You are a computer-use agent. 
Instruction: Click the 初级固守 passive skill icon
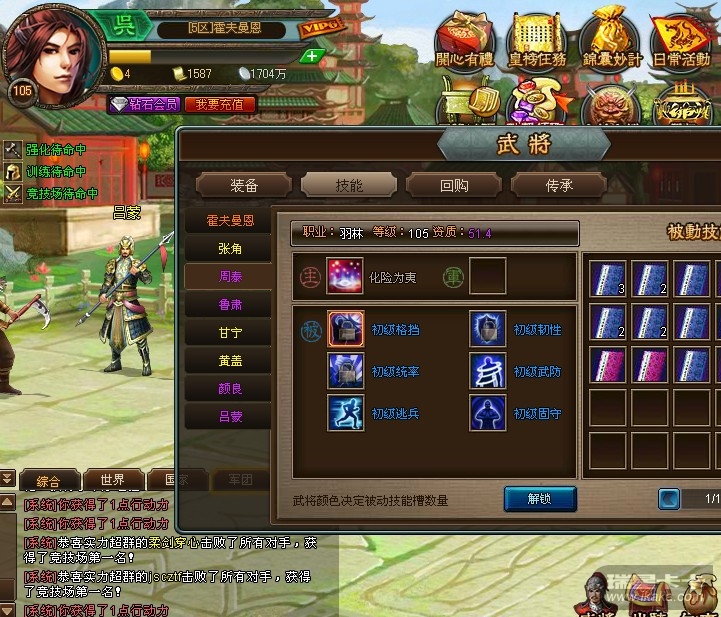coord(488,412)
